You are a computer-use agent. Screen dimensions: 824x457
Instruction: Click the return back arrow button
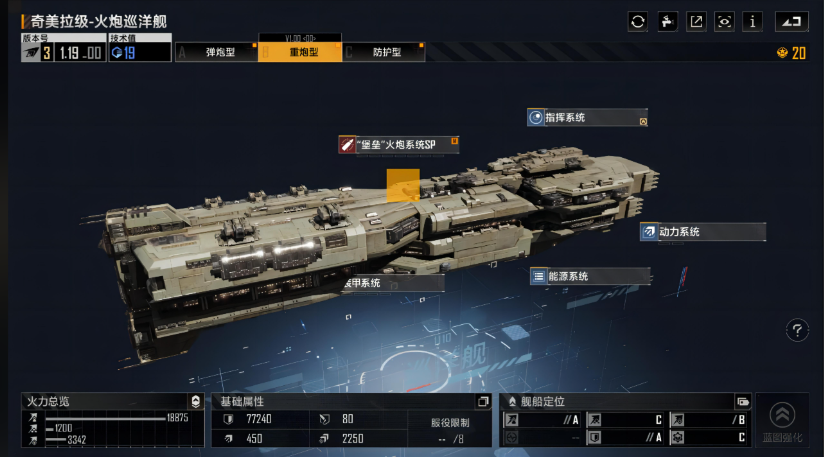pos(791,22)
